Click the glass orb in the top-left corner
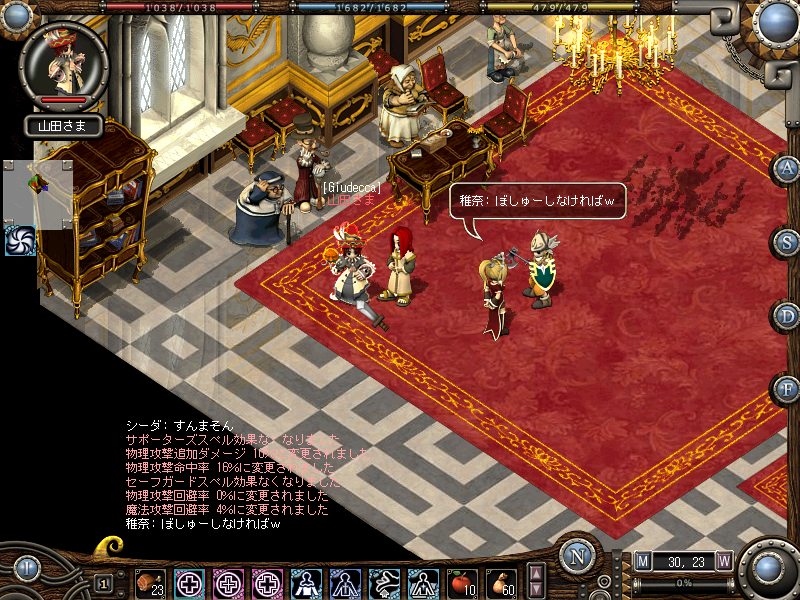This screenshot has width=800, height=600. coord(18,17)
